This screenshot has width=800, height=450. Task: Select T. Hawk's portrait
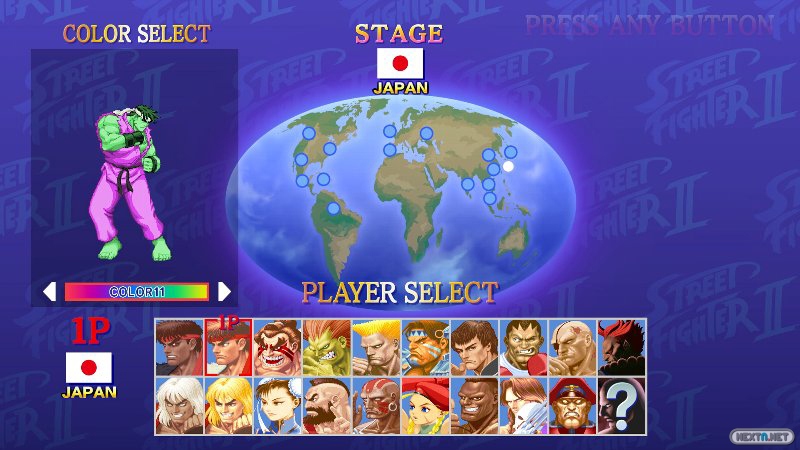coord(425,347)
